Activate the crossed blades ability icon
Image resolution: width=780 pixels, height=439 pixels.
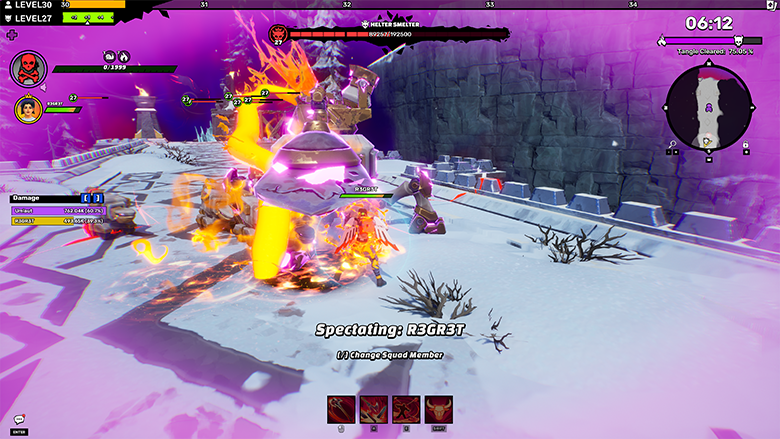(x=373, y=410)
